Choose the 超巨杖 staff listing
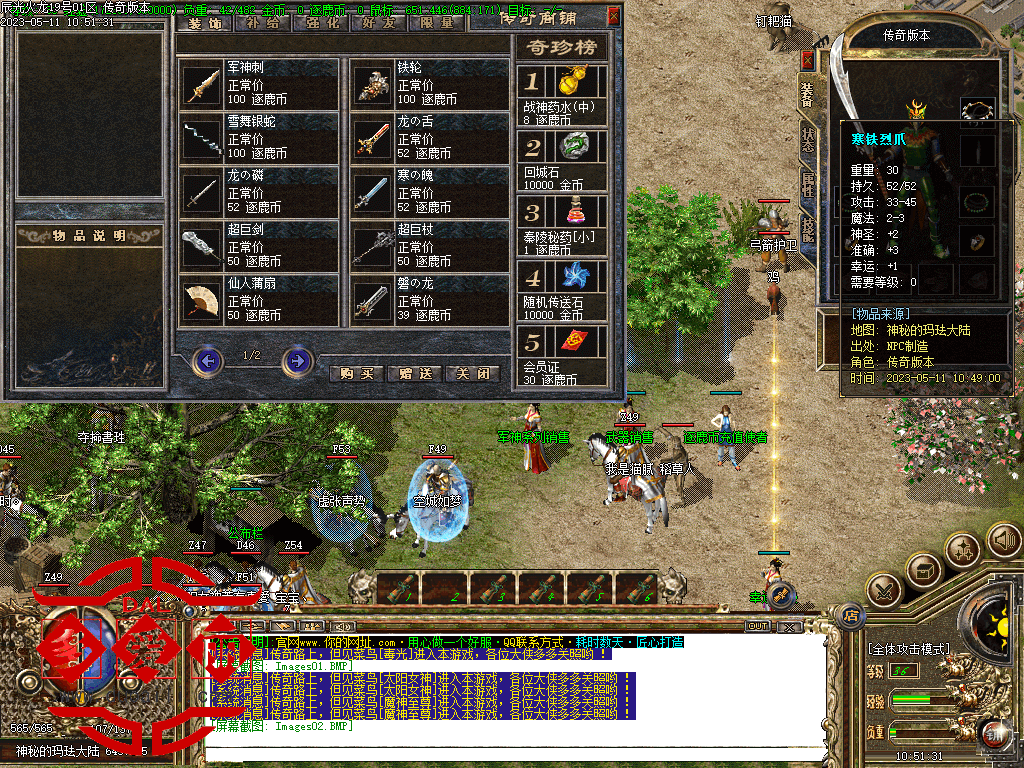 pyautogui.click(x=430, y=246)
